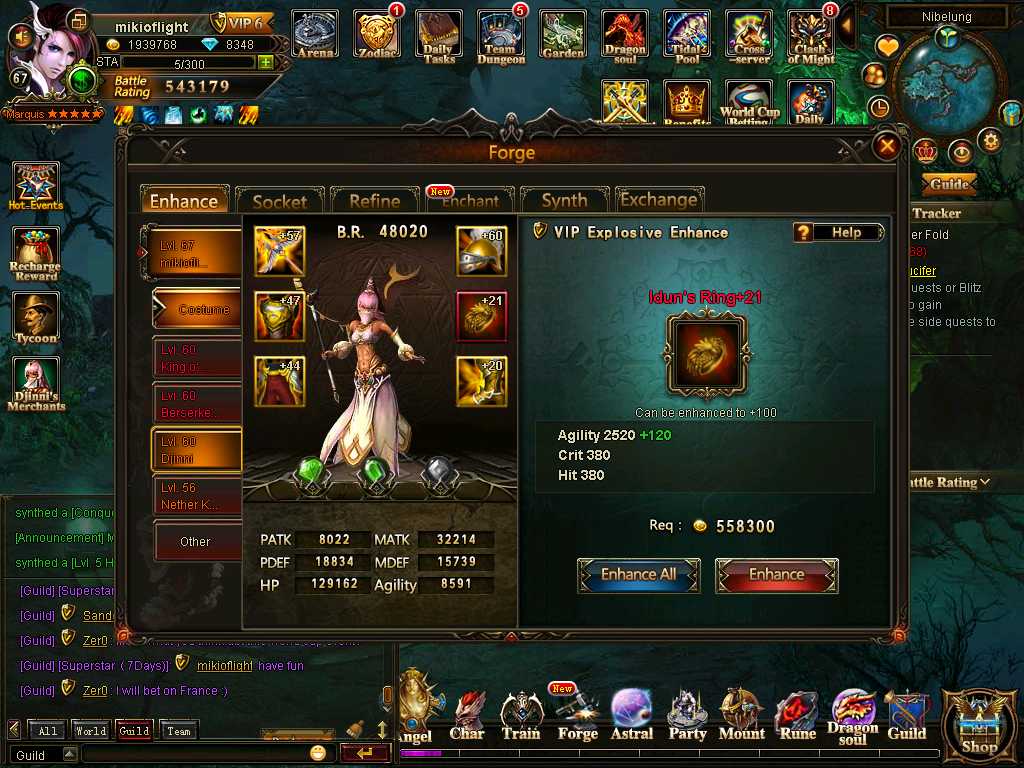
Task: Close the Forge window
Action: [886, 147]
